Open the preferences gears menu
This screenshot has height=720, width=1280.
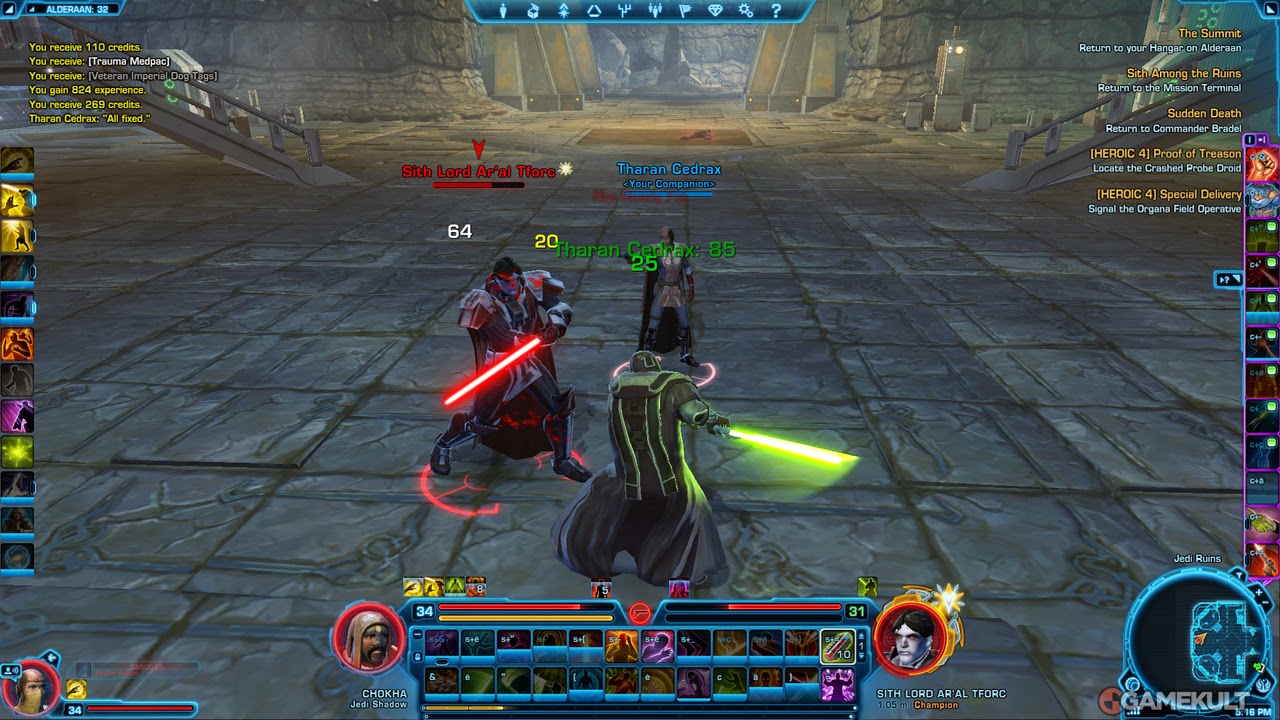(x=746, y=11)
